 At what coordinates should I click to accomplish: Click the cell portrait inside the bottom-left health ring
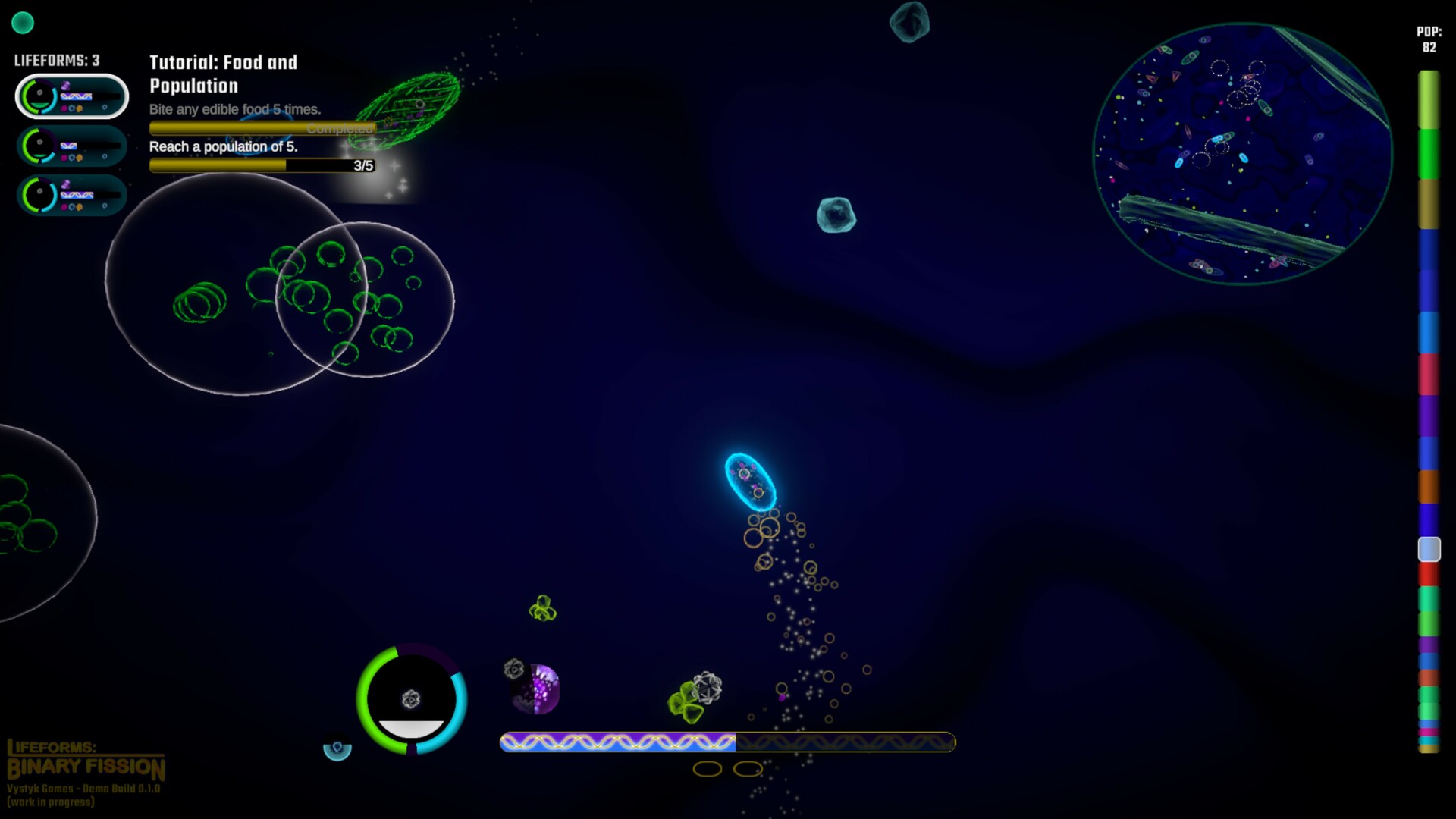pyautogui.click(x=412, y=699)
